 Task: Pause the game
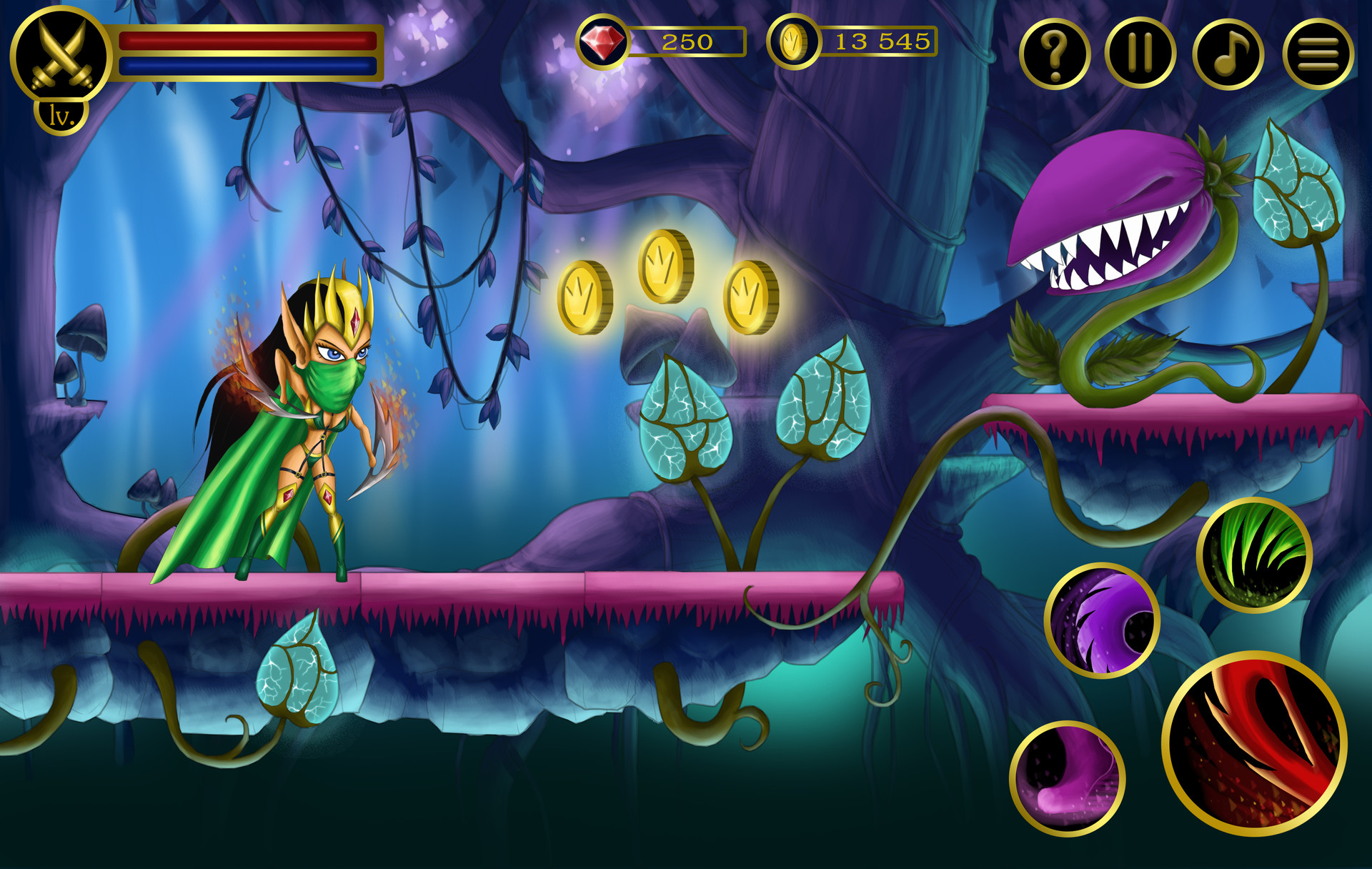pyautogui.click(x=1140, y=54)
